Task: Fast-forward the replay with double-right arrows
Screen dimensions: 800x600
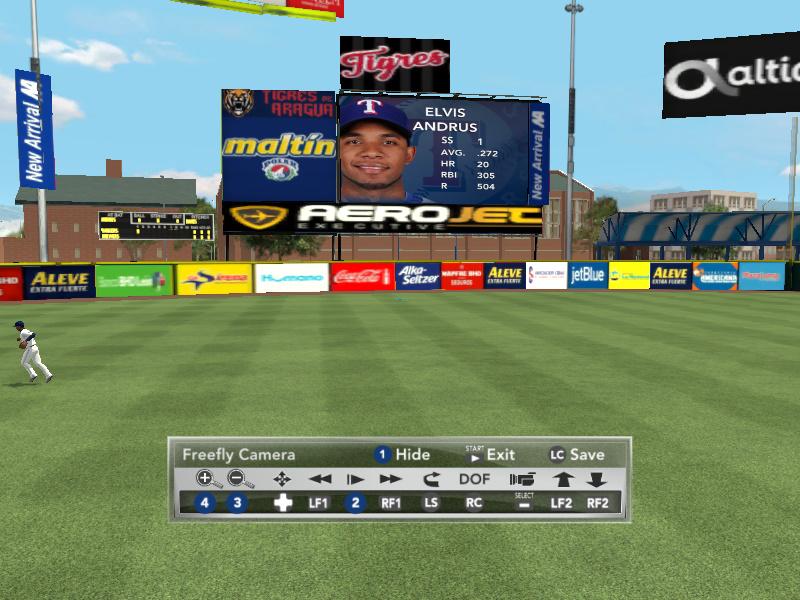Action: pyautogui.click(x=390, y=479)
